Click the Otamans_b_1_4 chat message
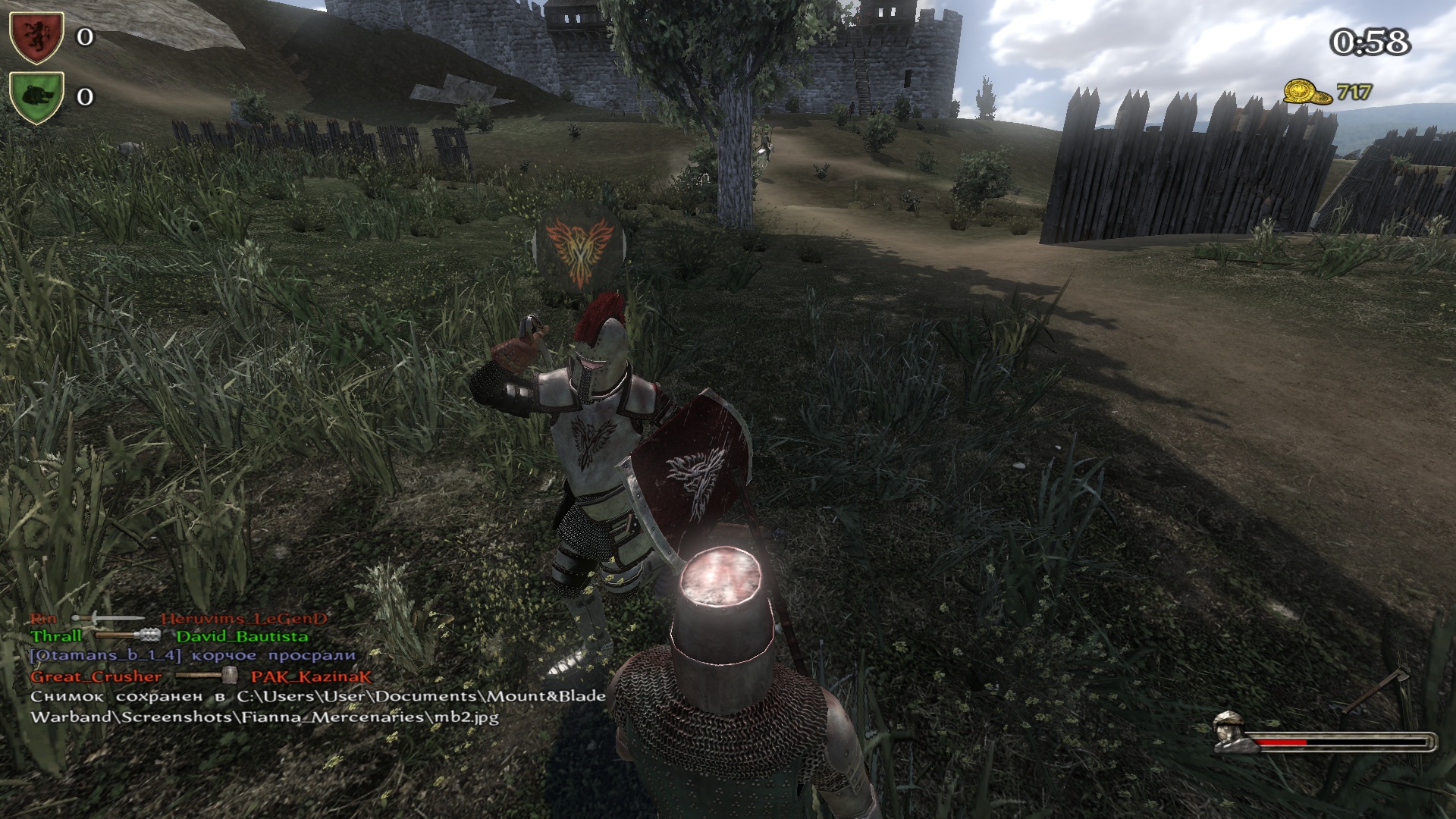The width and height of the screenshot is (1456, 819). [x=193, y=655]
